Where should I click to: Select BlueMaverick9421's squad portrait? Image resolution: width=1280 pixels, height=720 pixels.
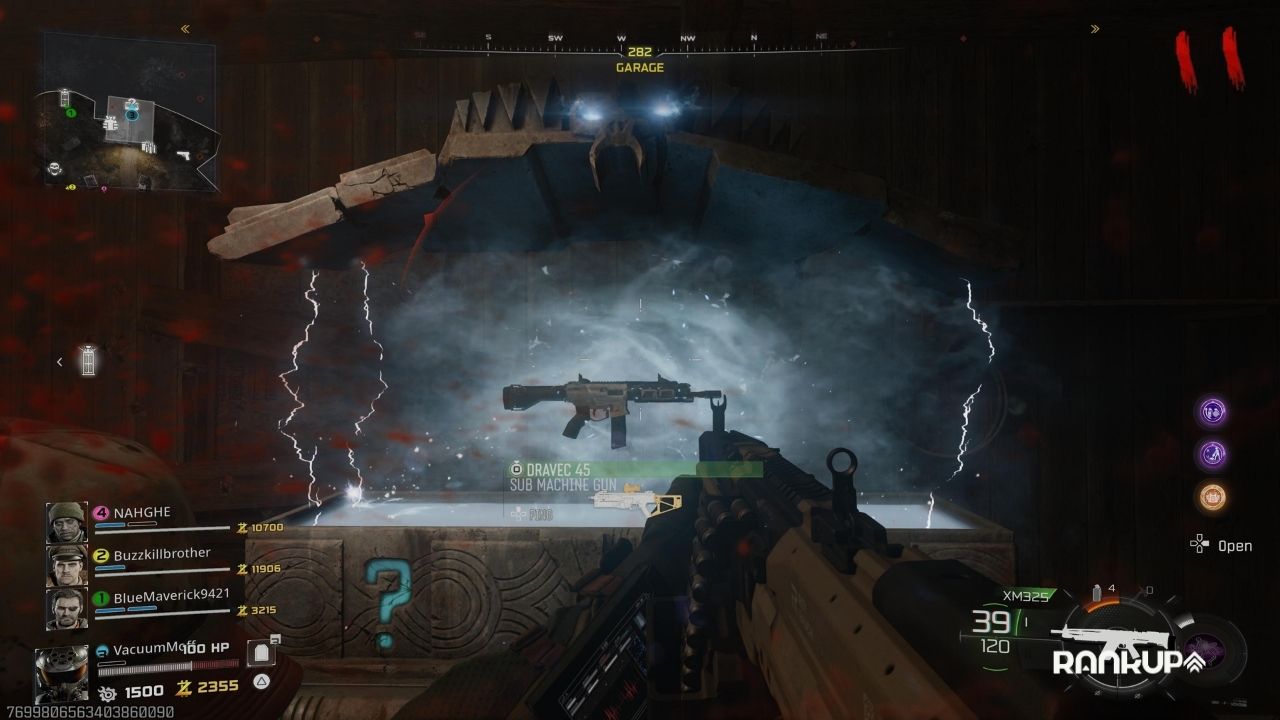point(66,608)
